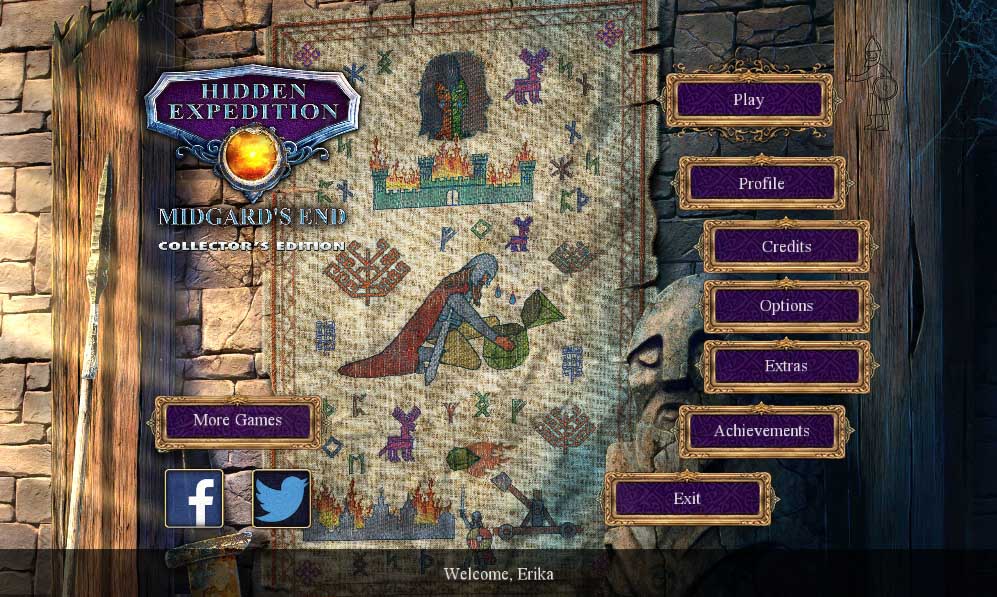This screenshot has width=997, height=597.
Task: View the Credits screen
Action: (x=786, y=247)
